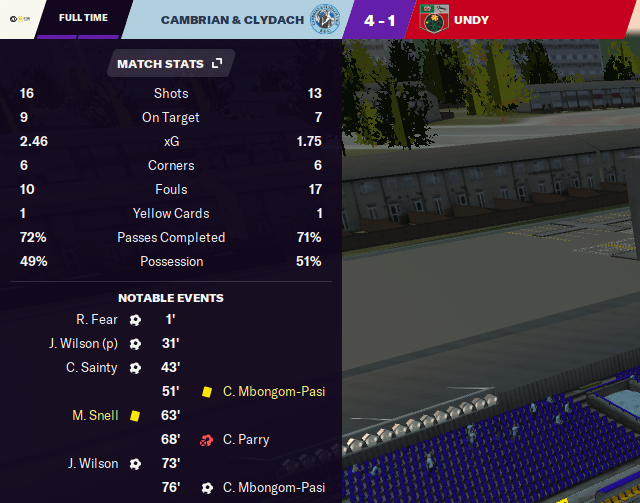640x503 pixels.
Task: Select the Undy team name
Action: 470,19
